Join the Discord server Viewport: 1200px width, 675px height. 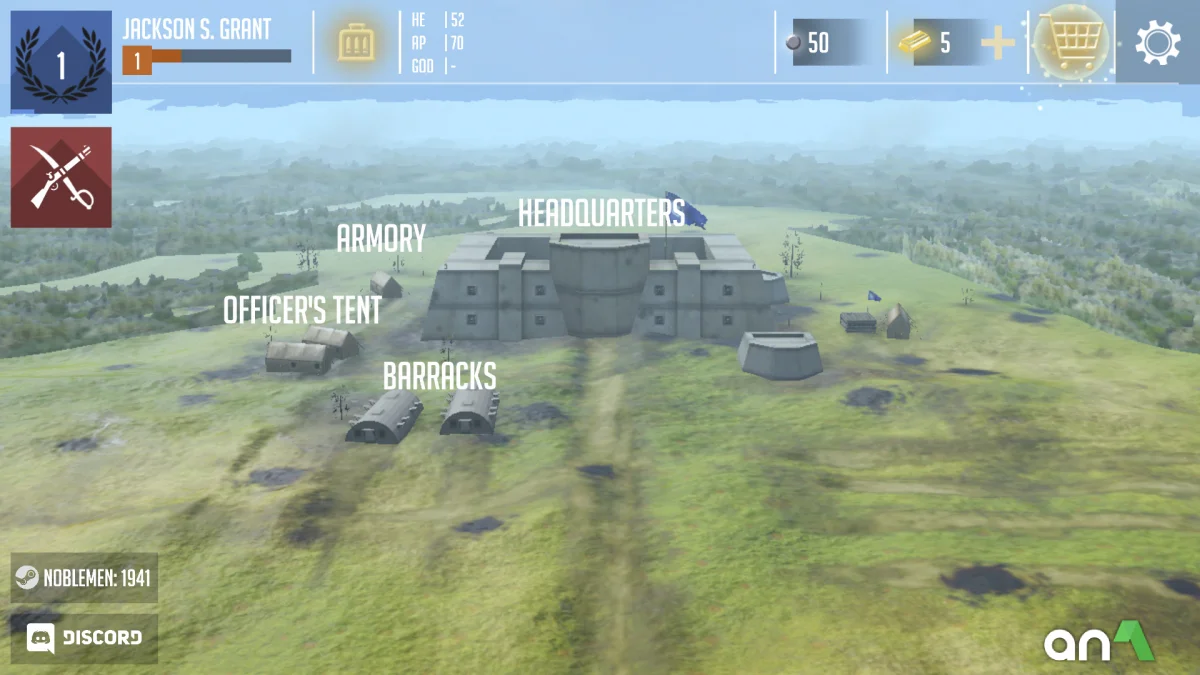(85, 637)
